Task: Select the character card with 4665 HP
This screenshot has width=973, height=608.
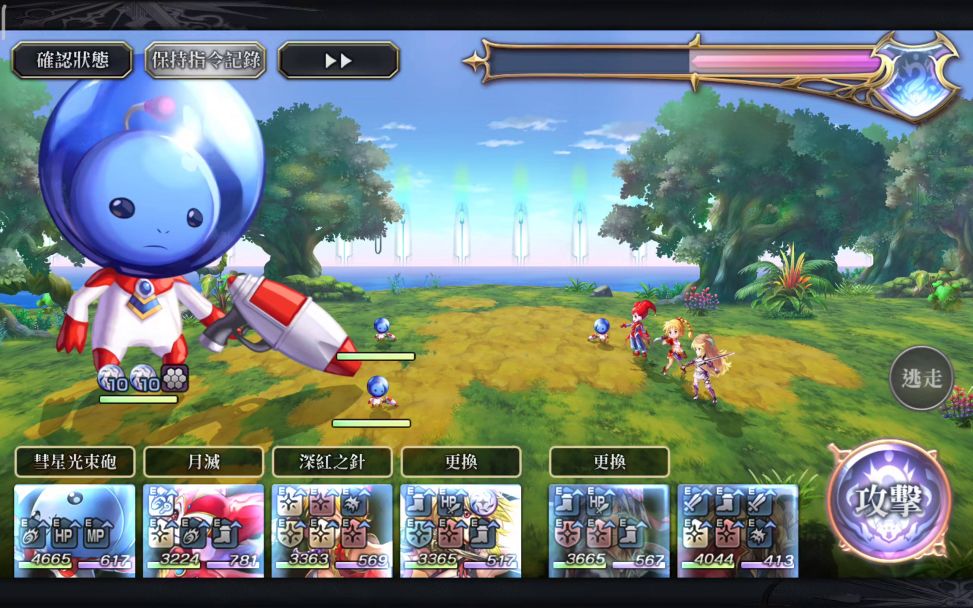Action: point(75,530)
